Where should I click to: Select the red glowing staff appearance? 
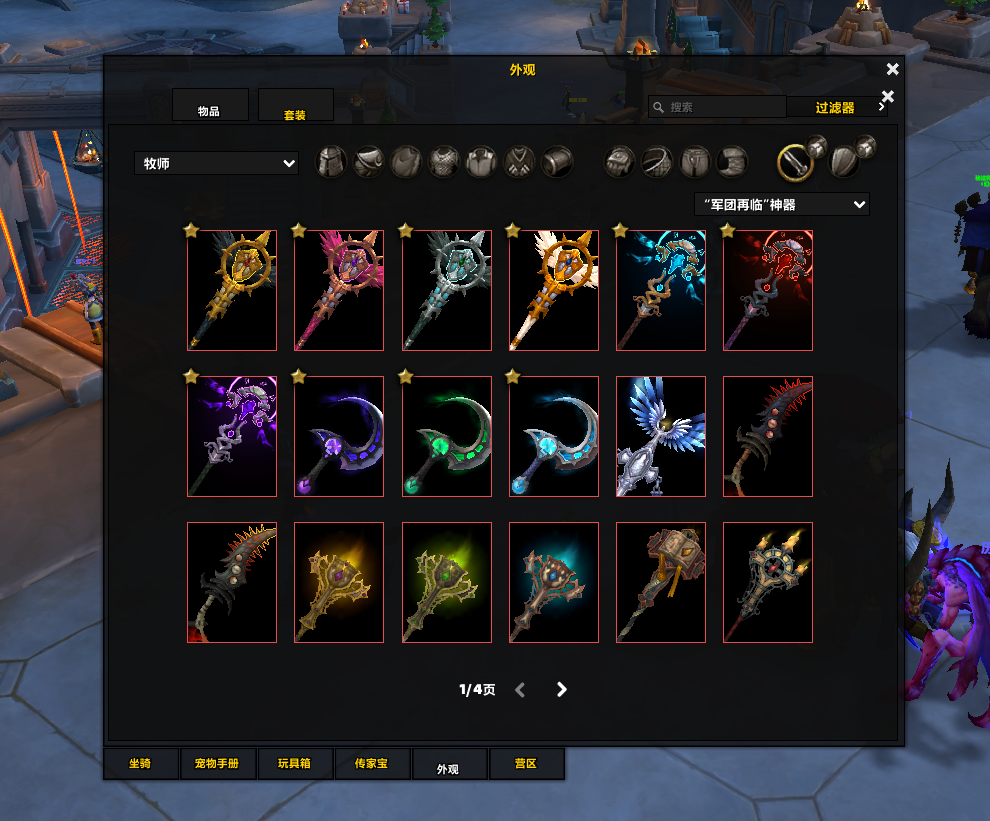[768, 290]
